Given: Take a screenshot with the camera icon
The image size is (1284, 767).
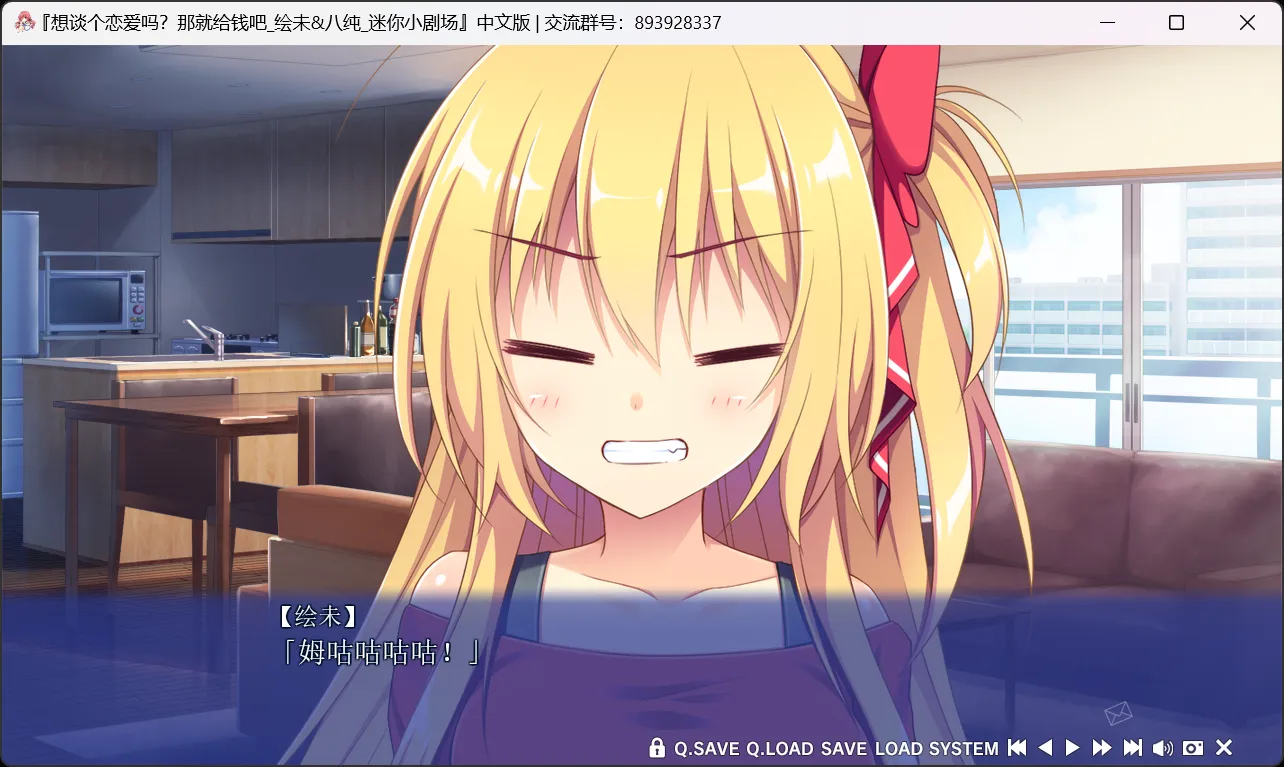Looking at the screenshot, I should 1193,748.
